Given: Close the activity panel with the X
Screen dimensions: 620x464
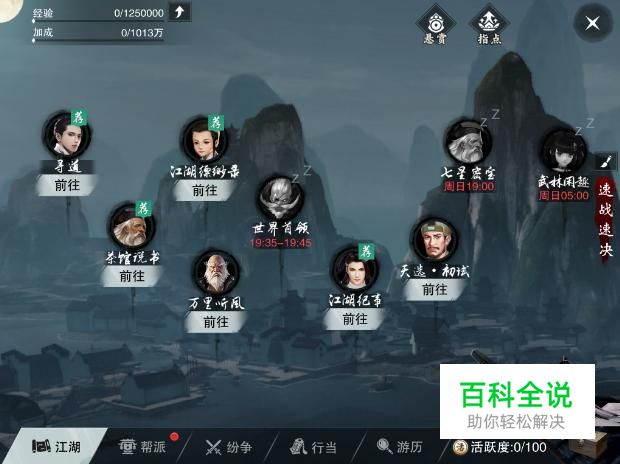Looking at the screenshot, I should (593, 23).
